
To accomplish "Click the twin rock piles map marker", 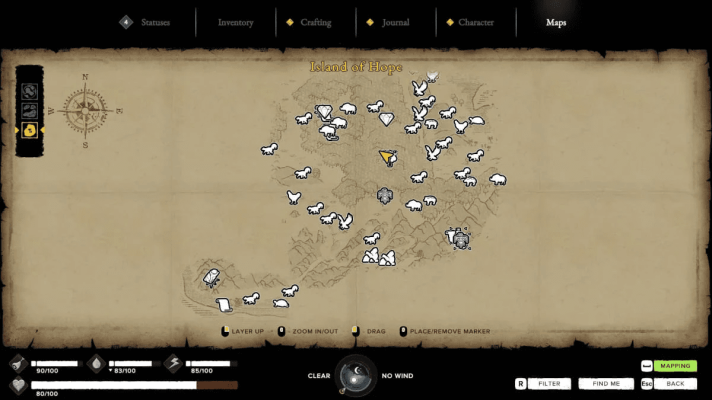I will pyautogui.click(x=378, y=258).
